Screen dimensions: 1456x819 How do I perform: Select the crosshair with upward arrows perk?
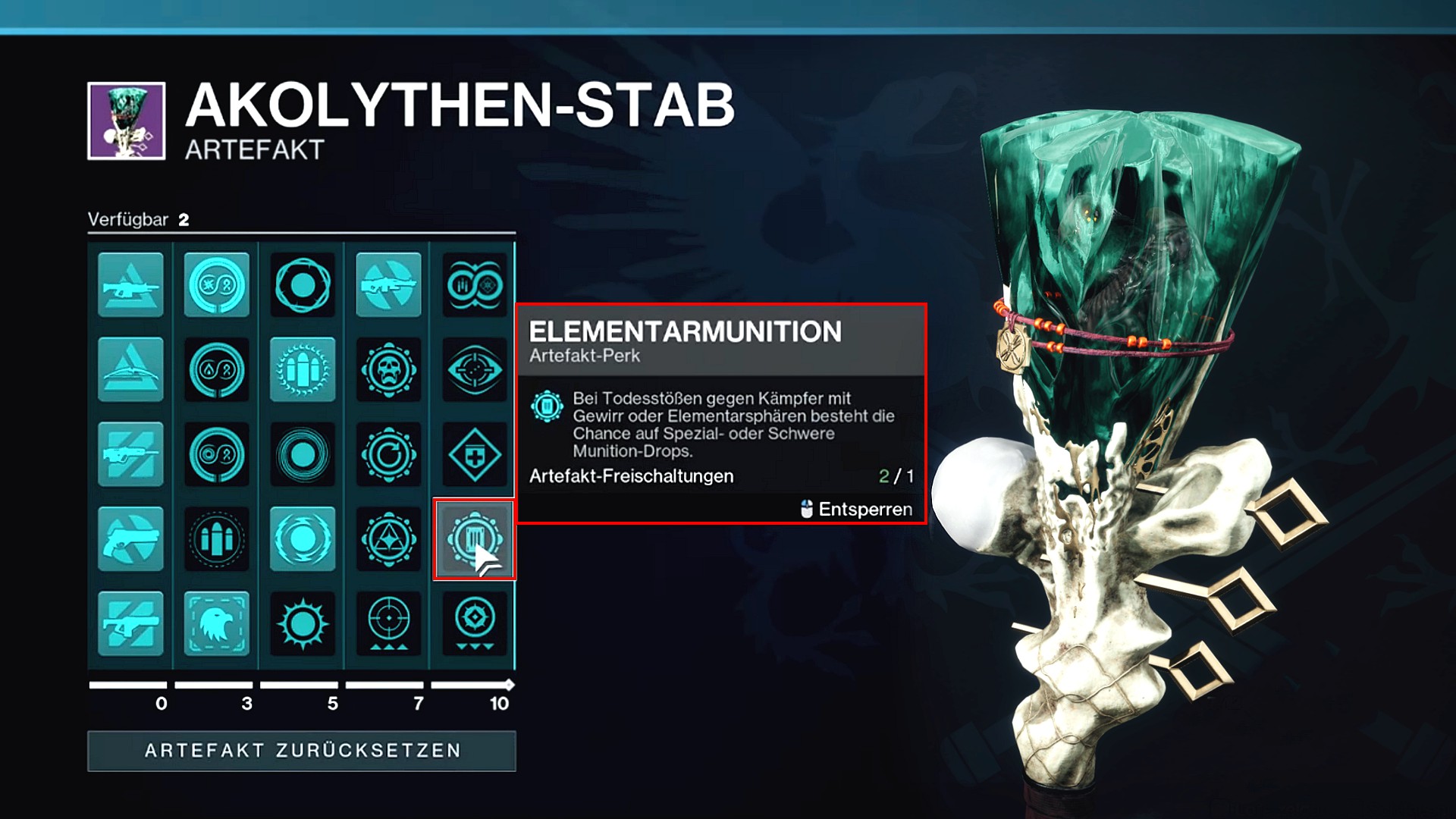point(388,623)
